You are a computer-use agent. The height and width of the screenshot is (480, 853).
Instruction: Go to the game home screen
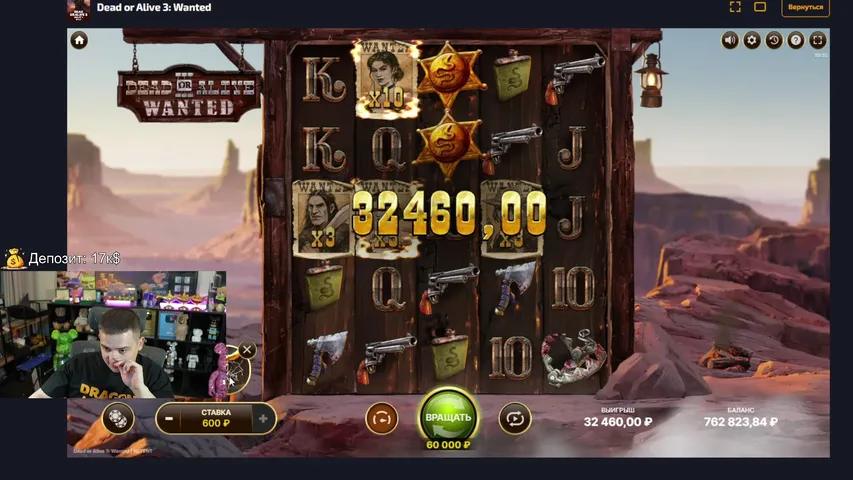tap(79, 40)
